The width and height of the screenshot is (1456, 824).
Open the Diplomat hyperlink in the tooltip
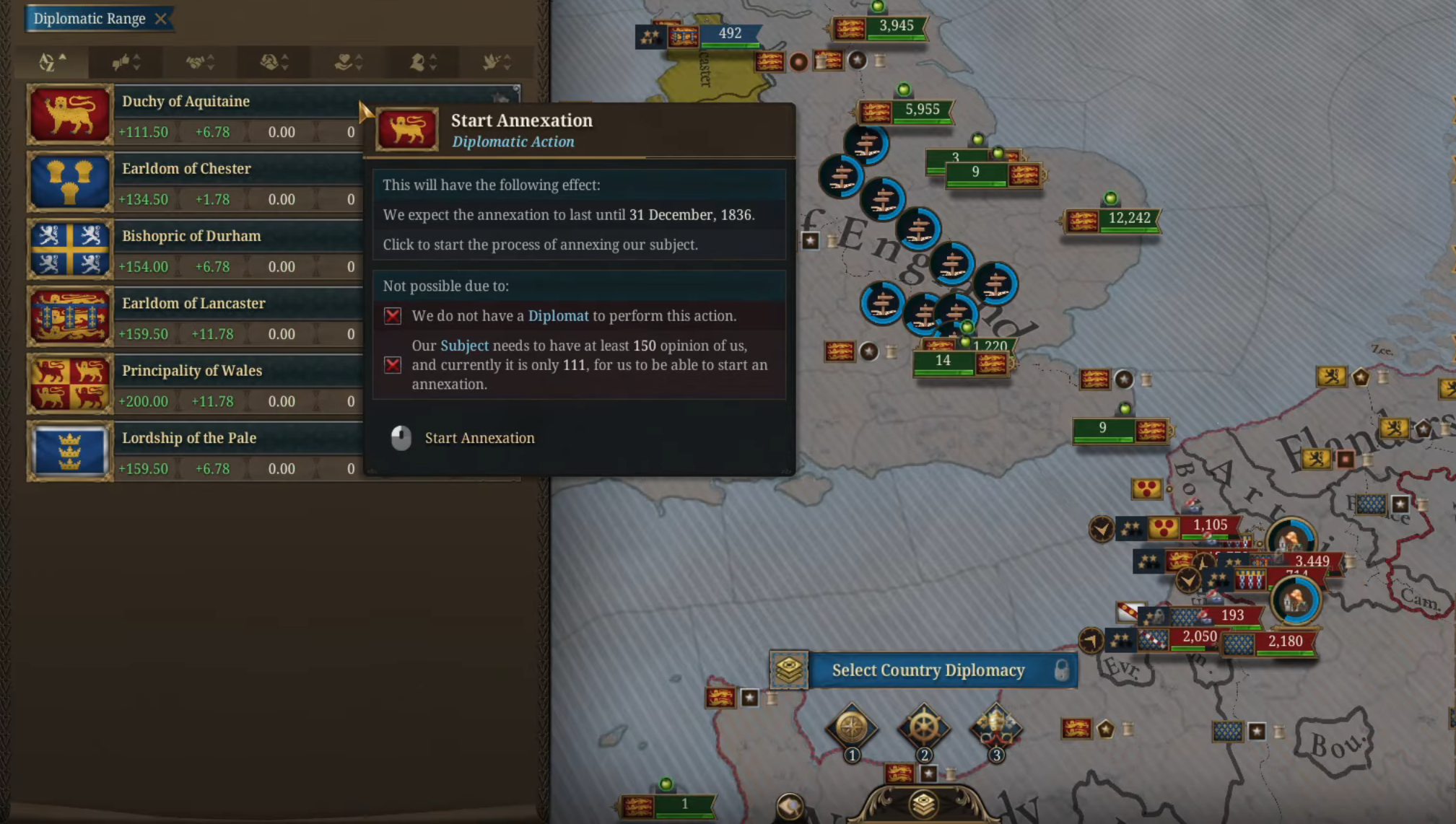559,315
